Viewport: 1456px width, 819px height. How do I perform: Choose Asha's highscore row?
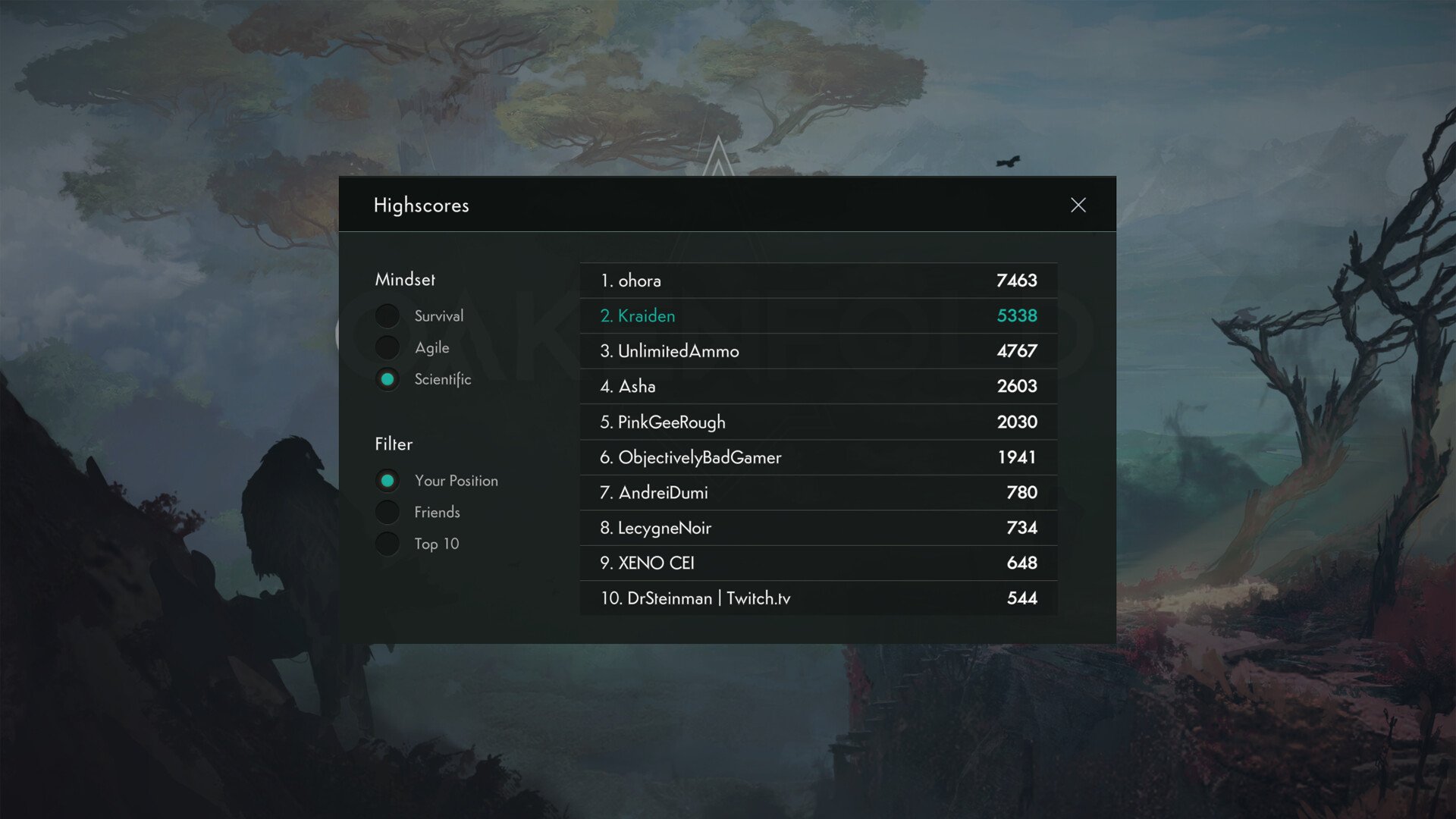point(818,386)
